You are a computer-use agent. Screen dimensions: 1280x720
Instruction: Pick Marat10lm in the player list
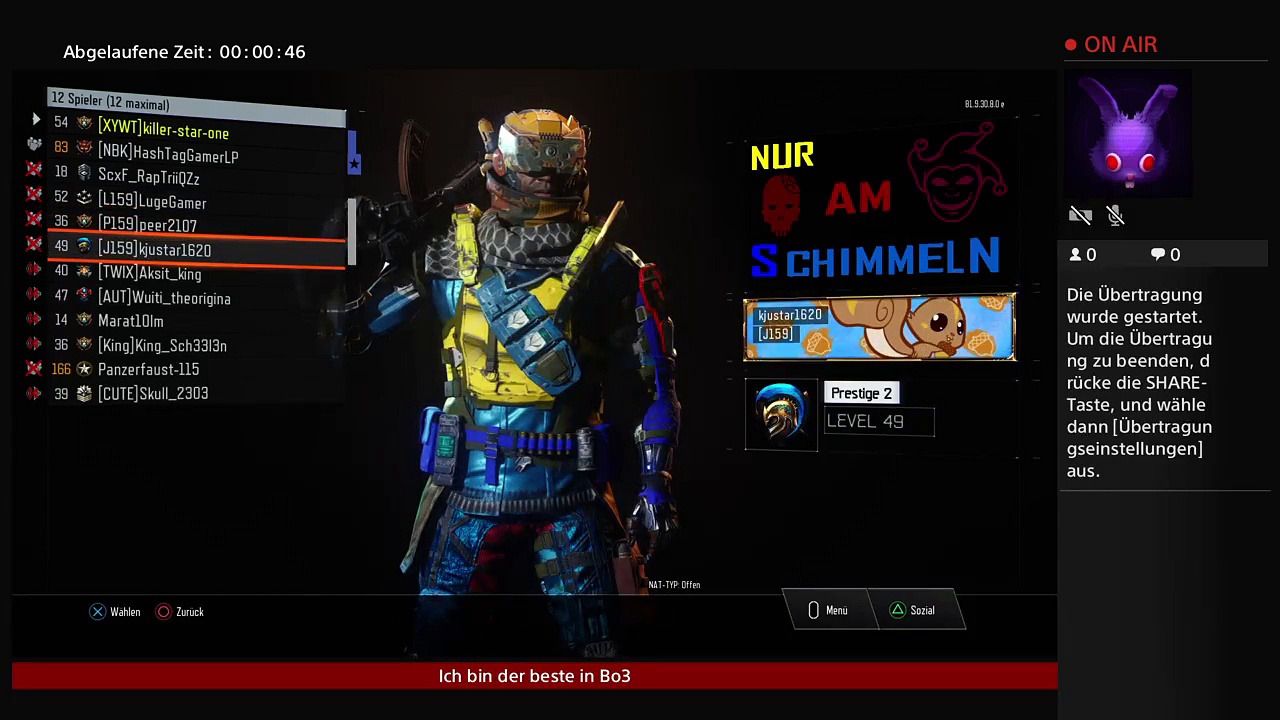pos(130,321)
